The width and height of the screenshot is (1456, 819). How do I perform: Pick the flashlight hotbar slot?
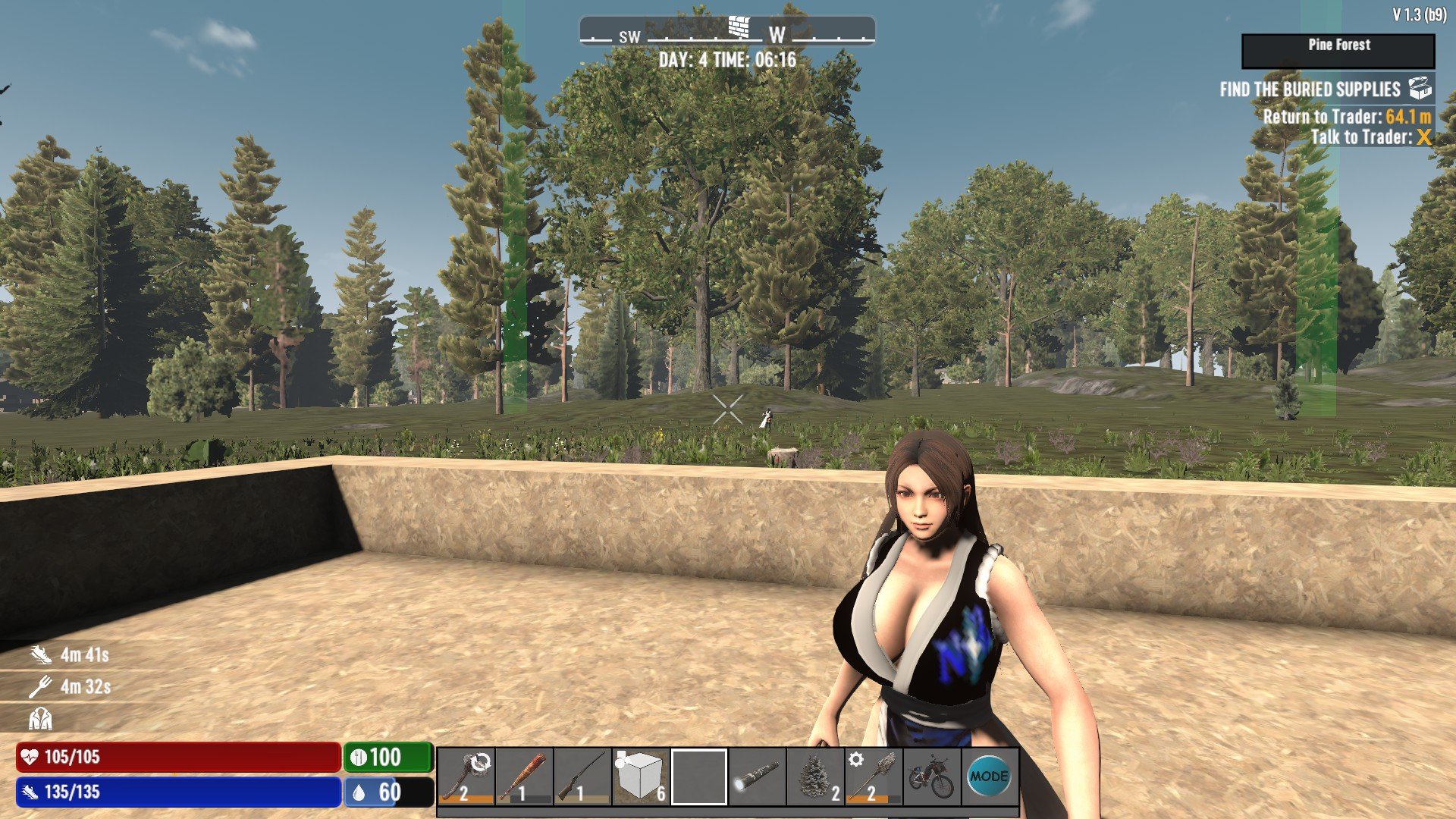point(757,777)
